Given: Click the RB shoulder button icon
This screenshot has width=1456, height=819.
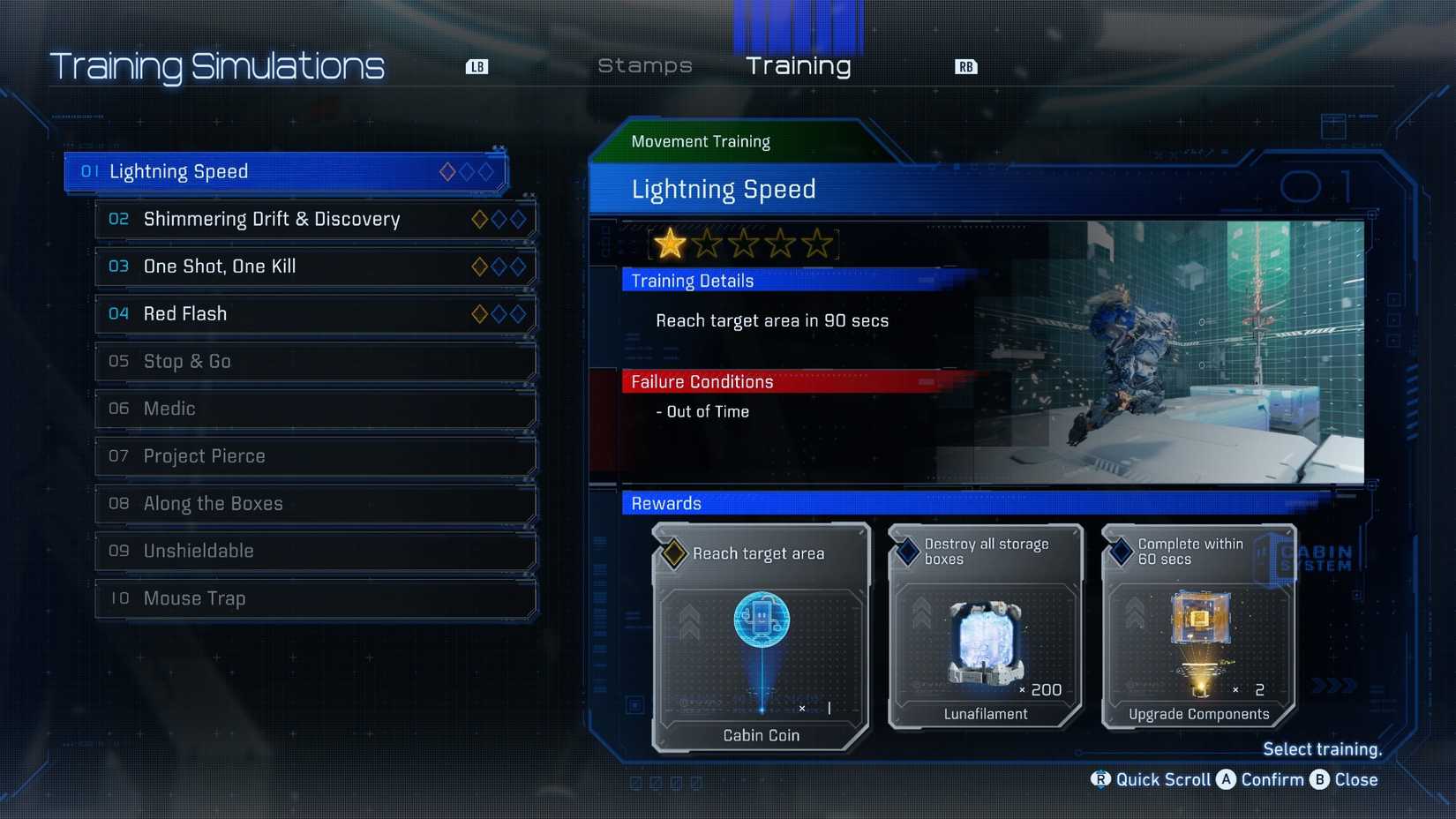Looking at the screenshot, I should coord(965,65).
